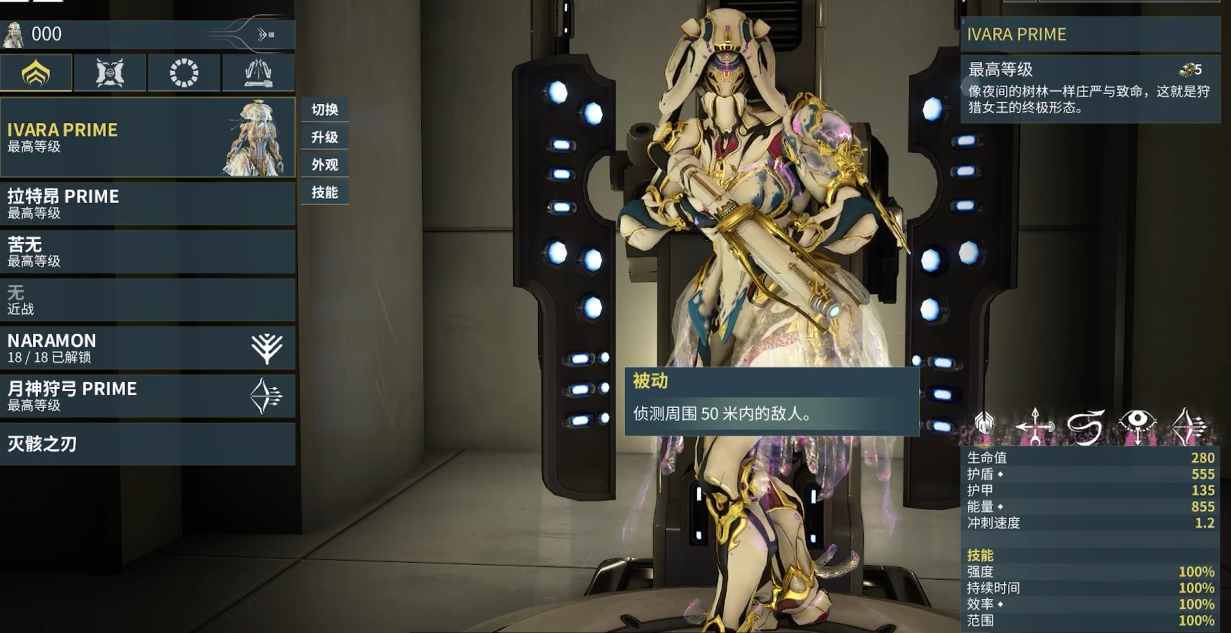Screen dimensions: 1231x633
Task: Select the Prowl eye ability icon
Action: pyautogui.click(x=1137, y=427)
